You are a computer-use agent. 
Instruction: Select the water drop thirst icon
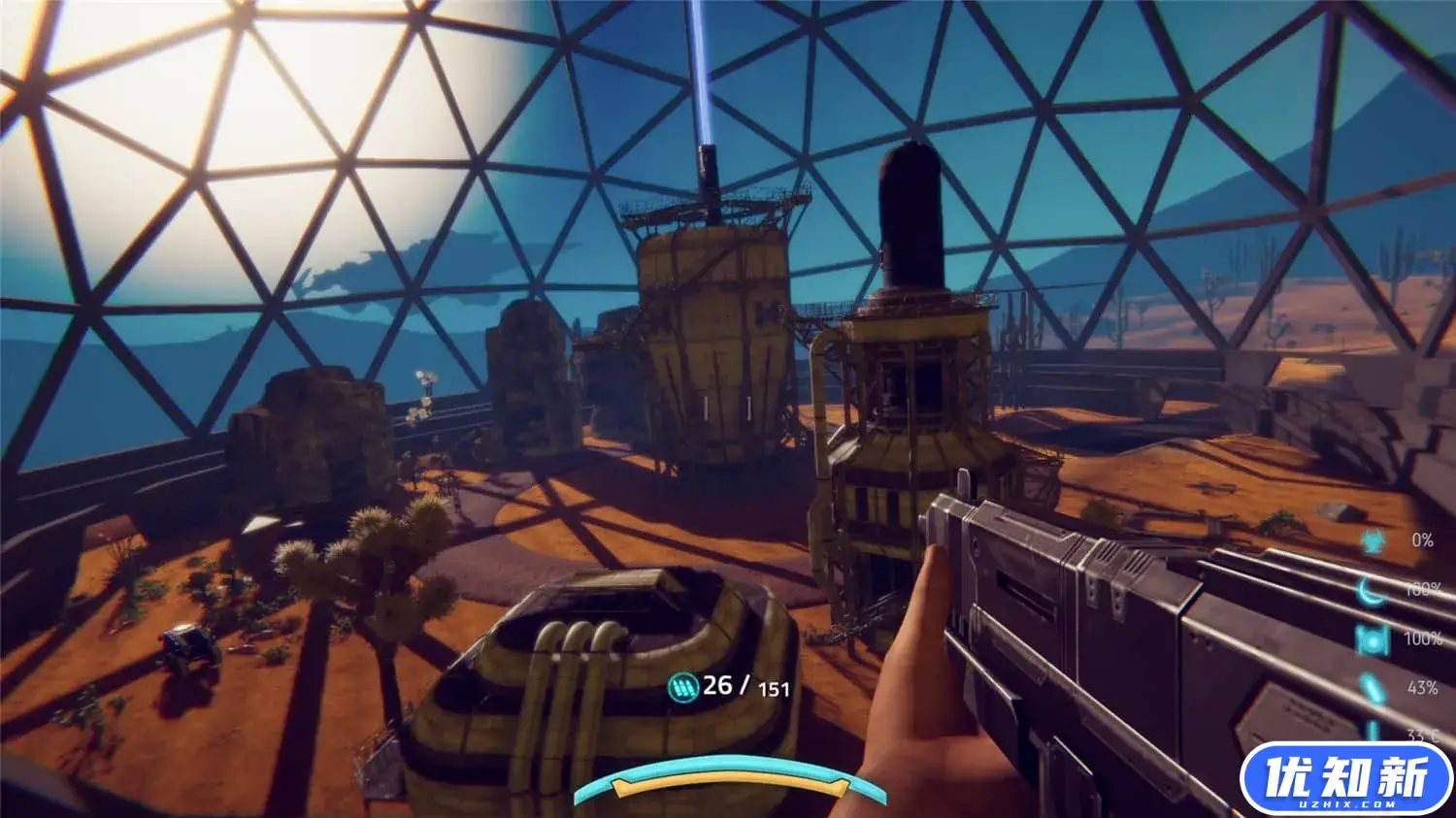pyautogui.click(x=1371, y=688)
